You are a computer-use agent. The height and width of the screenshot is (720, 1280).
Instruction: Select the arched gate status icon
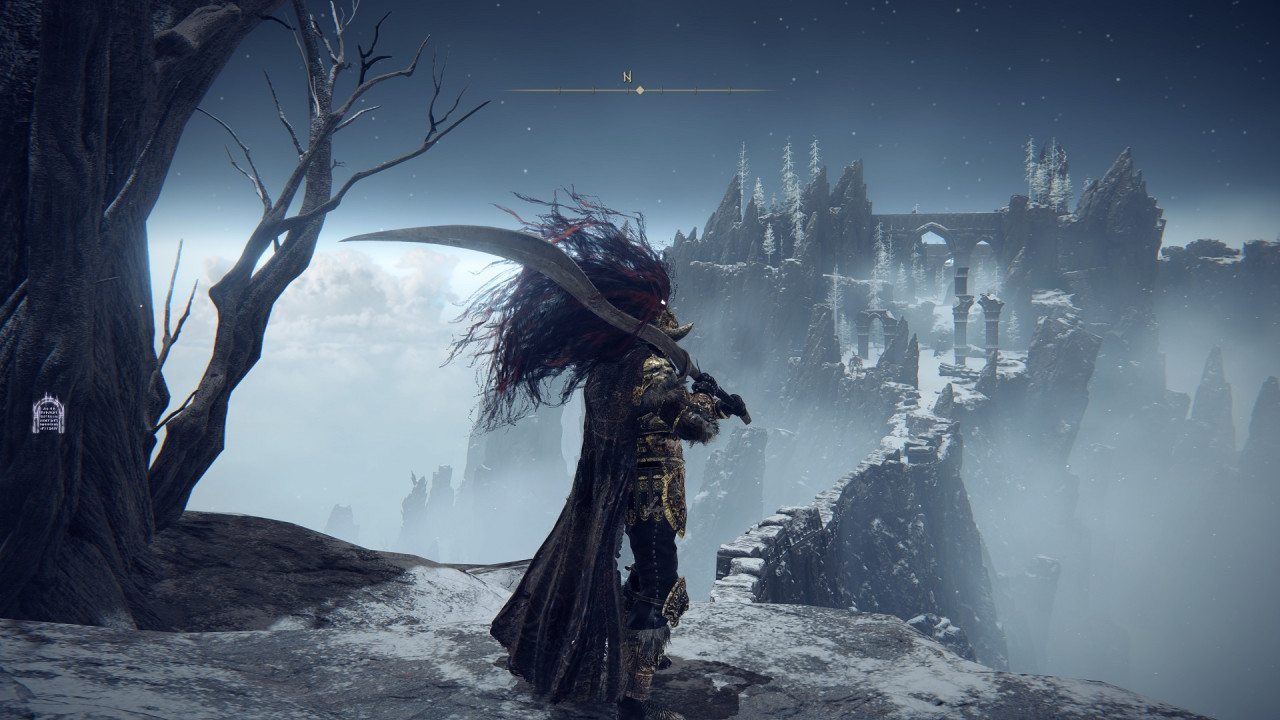pos(48,414)
